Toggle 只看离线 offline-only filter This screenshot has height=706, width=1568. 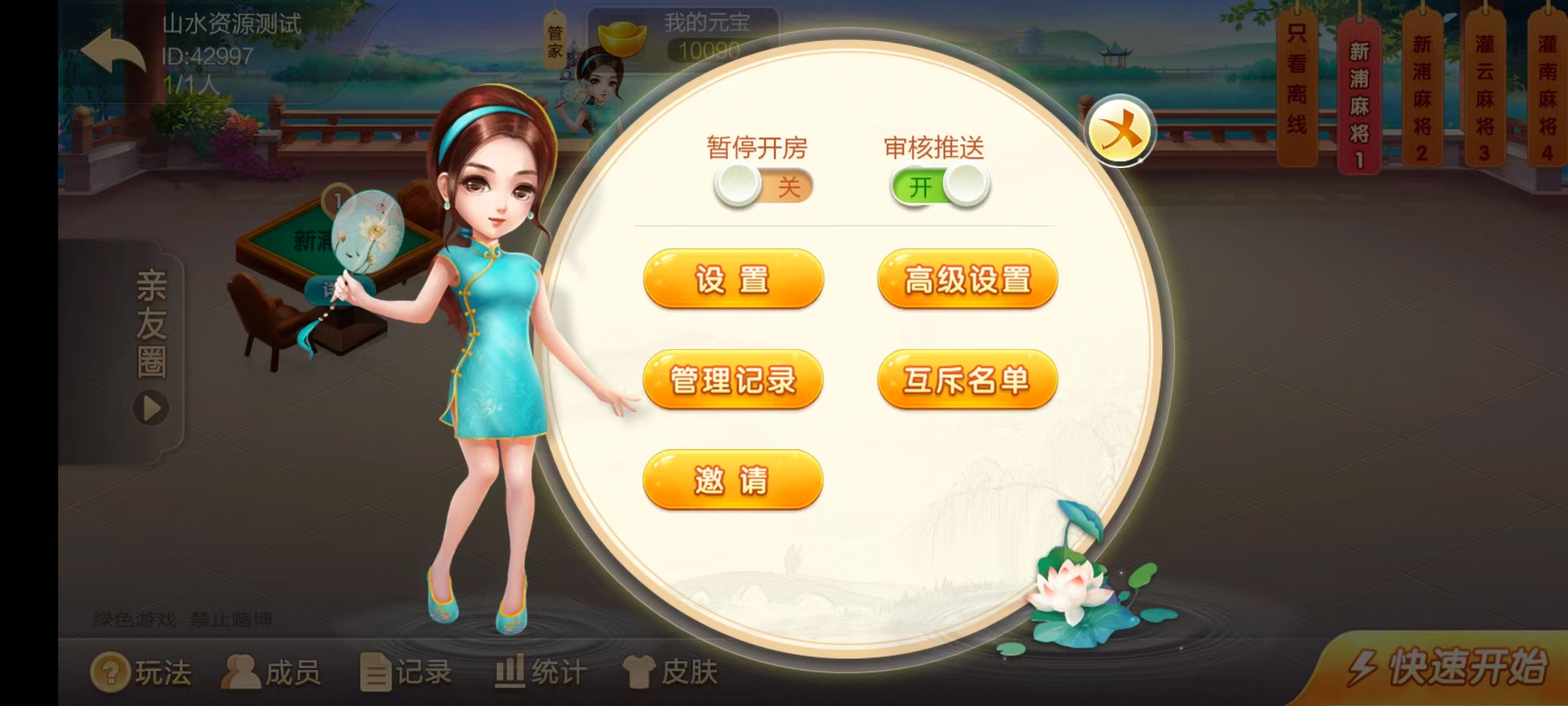(1296, 85)
